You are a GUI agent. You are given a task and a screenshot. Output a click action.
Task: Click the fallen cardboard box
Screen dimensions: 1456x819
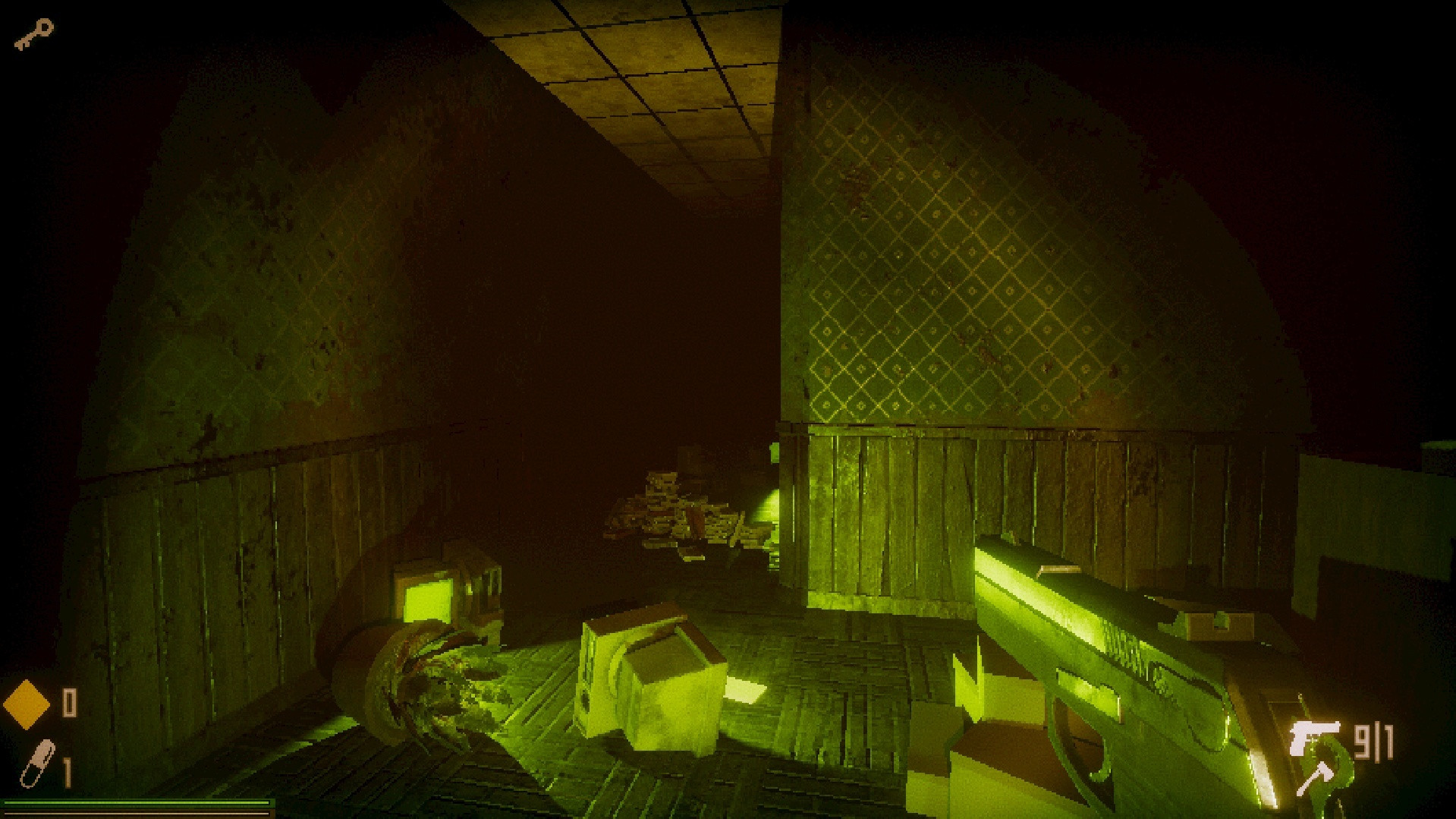pyautogui.click(x=653, y=676)
